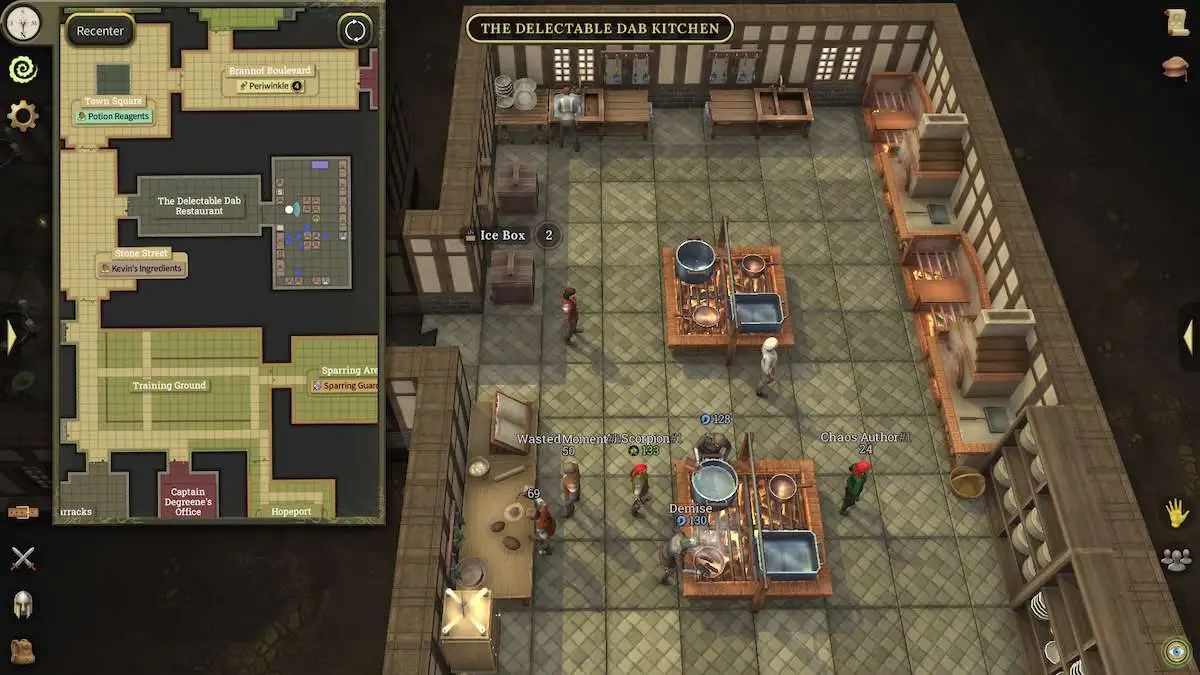The image size is (1200, 675).
Task: Choose Kevin's Ingredients marker on the map
Action: pyautogui.click(x=141, y=268)
